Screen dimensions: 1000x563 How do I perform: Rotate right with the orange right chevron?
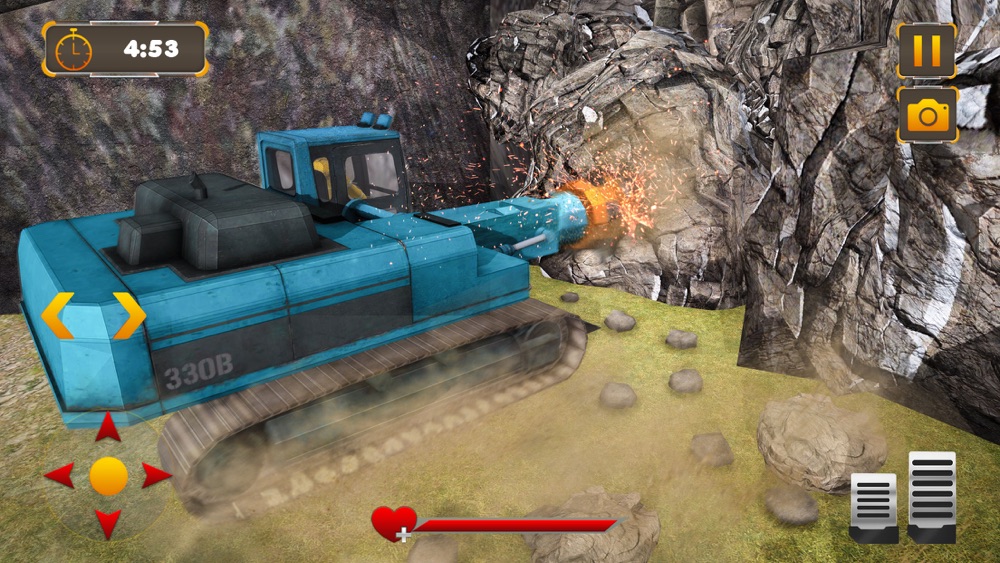(128, 316)
